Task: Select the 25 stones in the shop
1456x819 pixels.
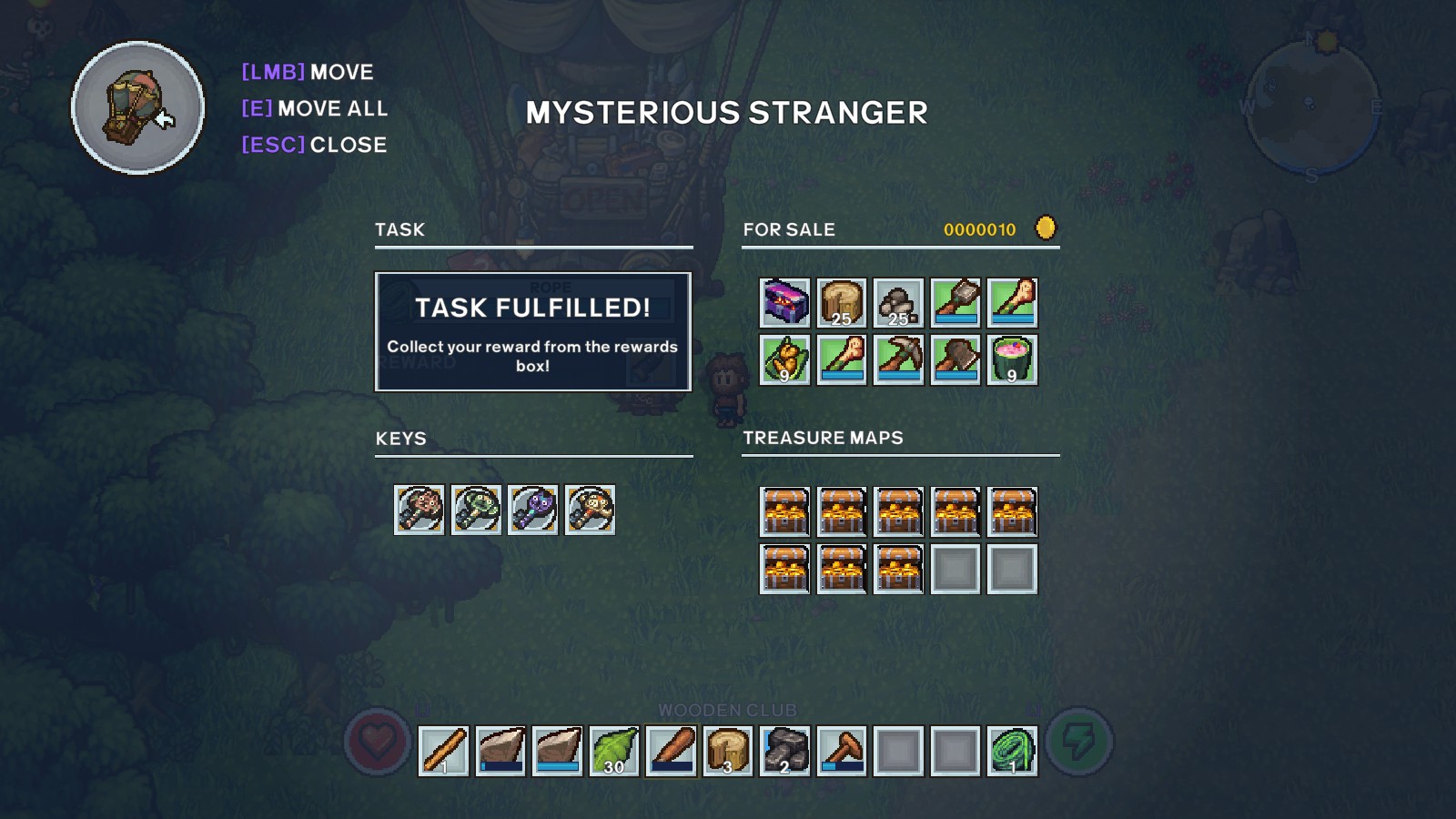Action: (899, 303)
